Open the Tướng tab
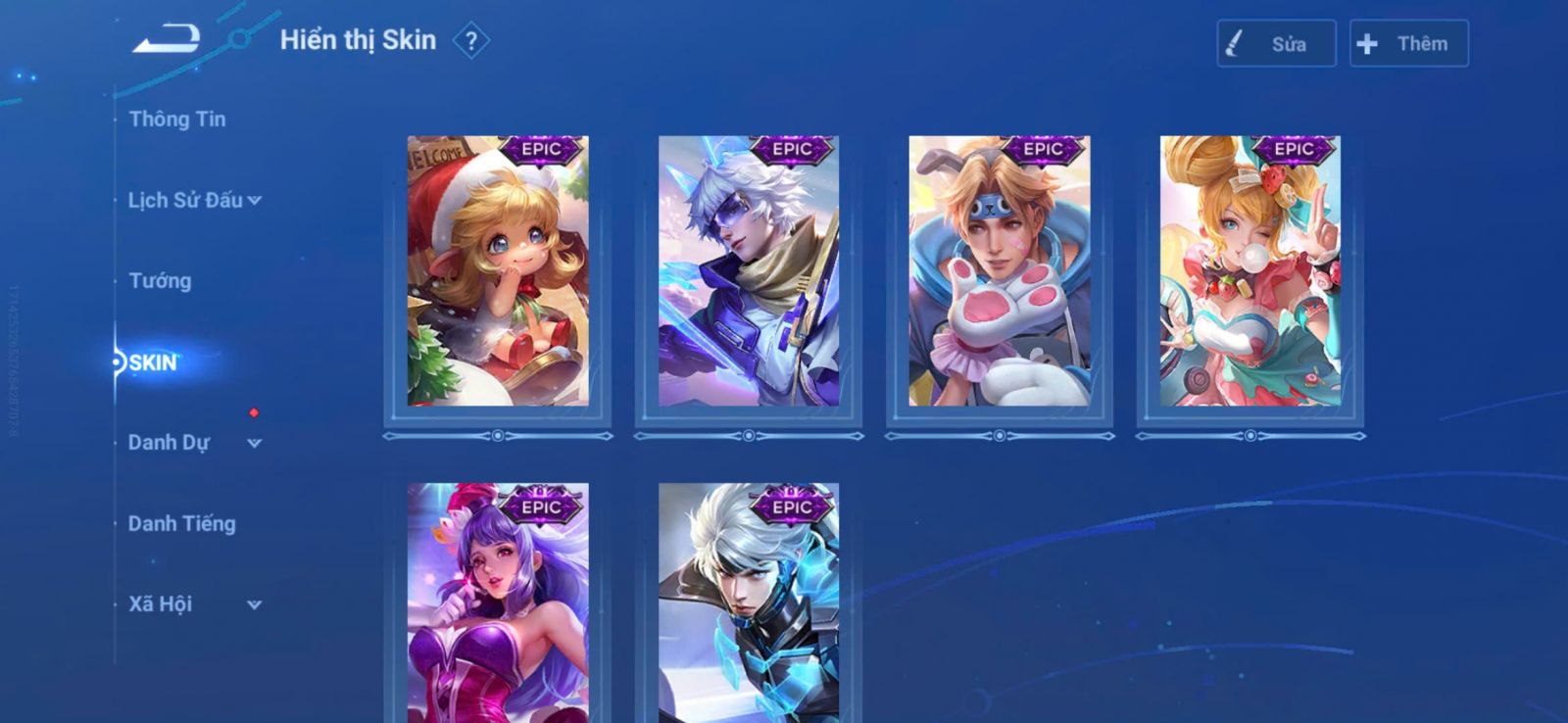1568x723 pixels. pos(160,281)
